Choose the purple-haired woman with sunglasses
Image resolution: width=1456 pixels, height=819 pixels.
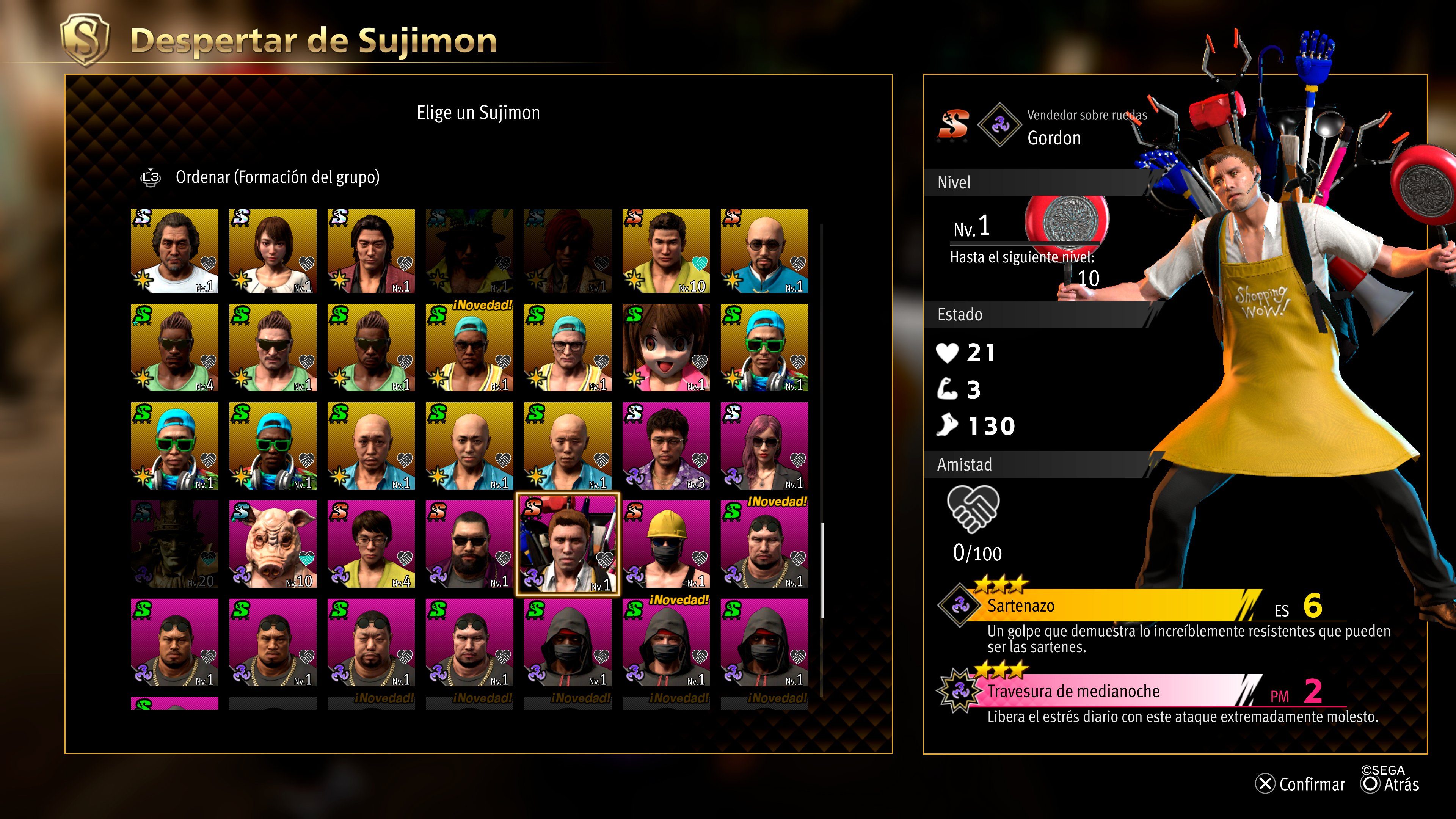[764, 446]
